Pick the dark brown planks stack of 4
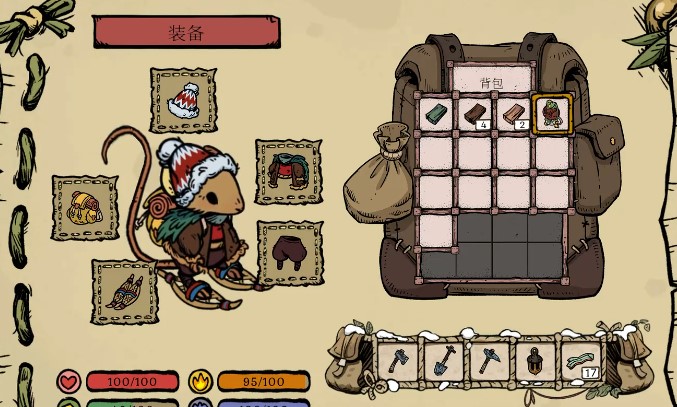Viewport: 677px width, 407px height. 475,115
